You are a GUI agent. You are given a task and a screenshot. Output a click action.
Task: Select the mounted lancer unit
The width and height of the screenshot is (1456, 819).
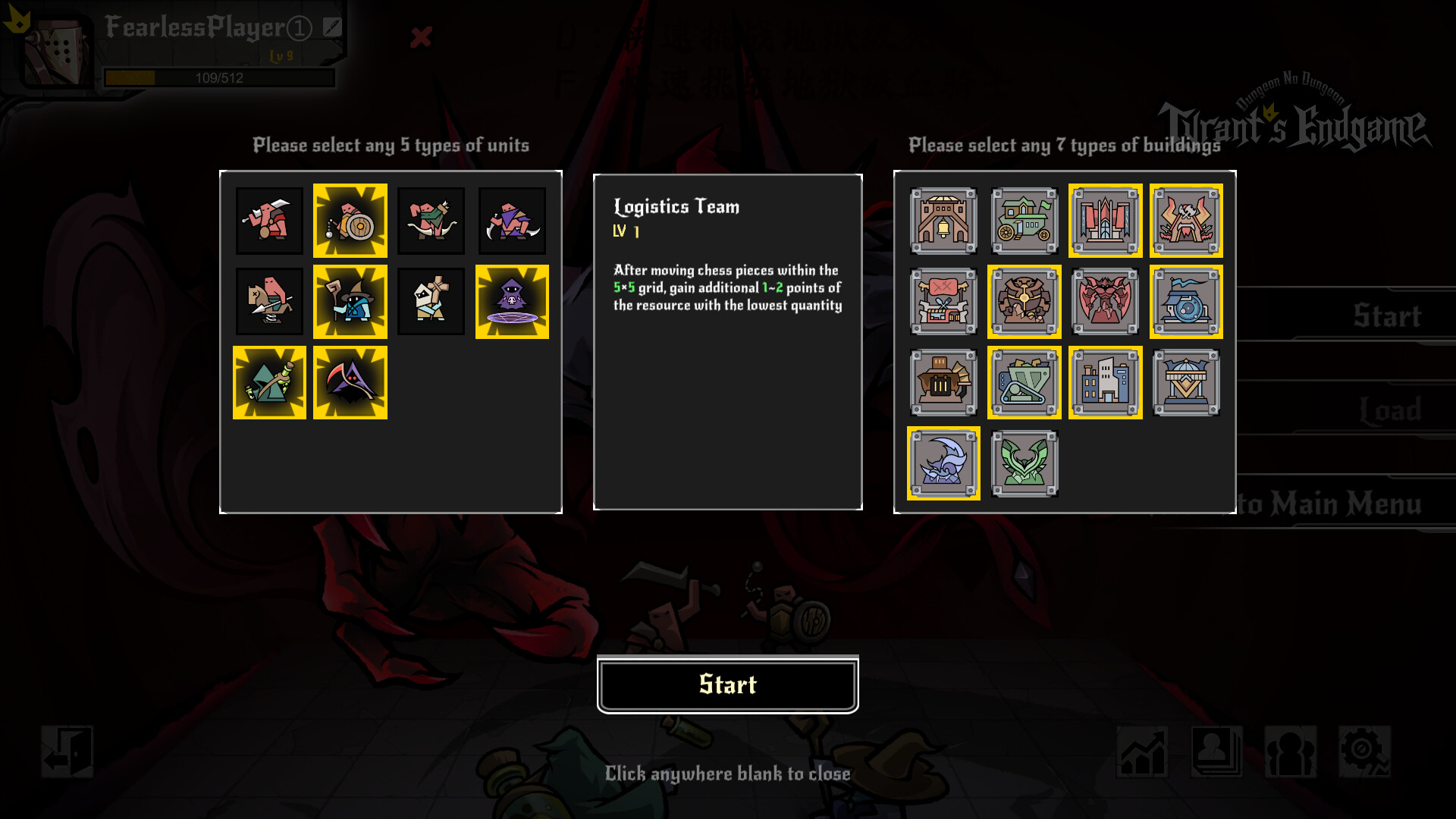click(x=268, y=301)
